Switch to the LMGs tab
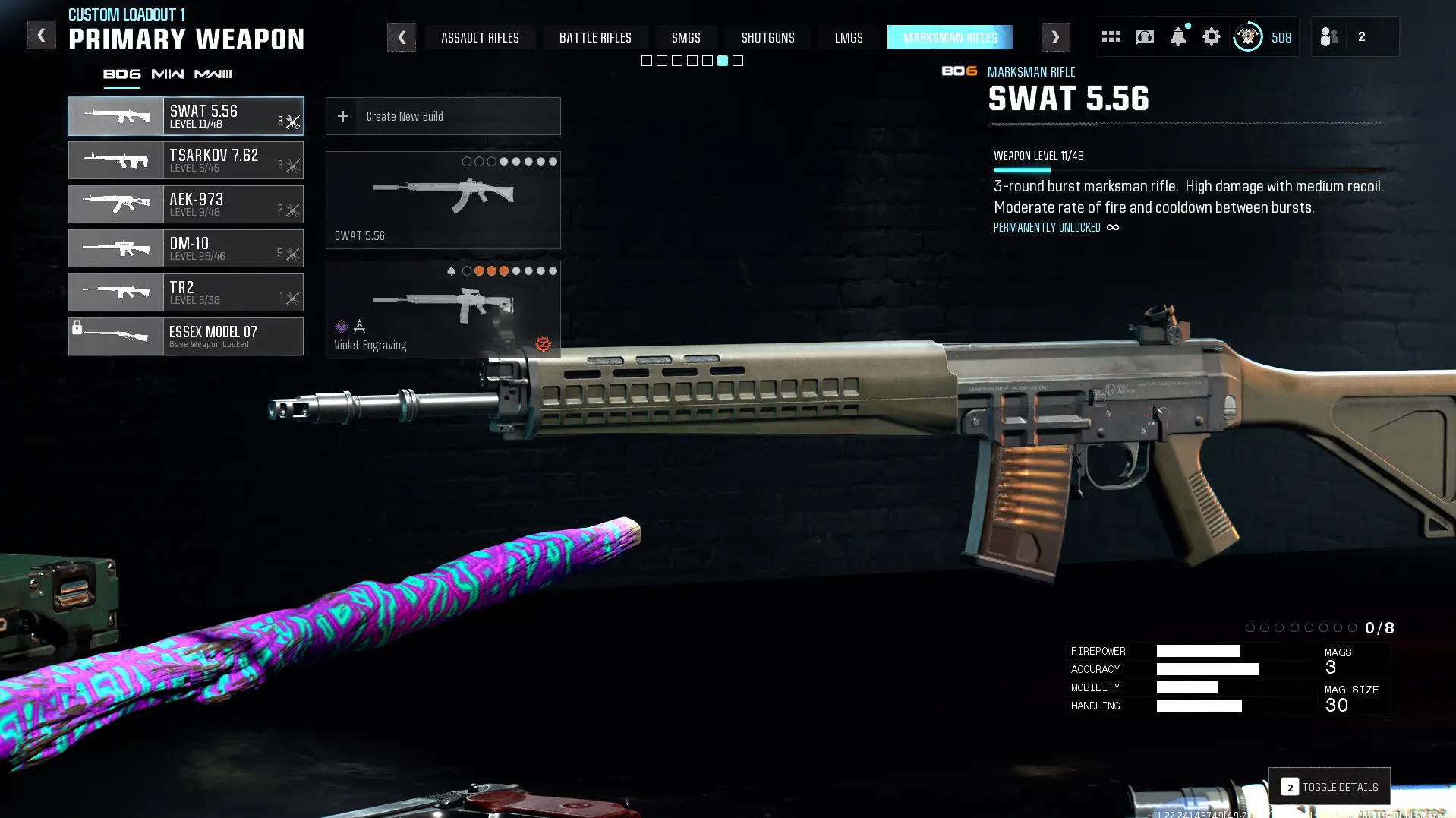Screen dimensions: 1456x818 pos(849,37)
